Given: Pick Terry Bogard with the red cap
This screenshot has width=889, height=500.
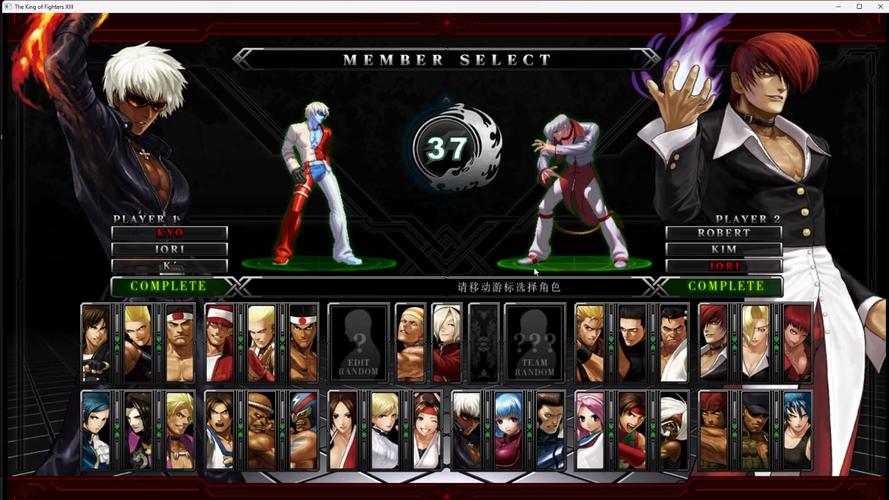Looking at the screenshot, I should click(x=219, y=343).
